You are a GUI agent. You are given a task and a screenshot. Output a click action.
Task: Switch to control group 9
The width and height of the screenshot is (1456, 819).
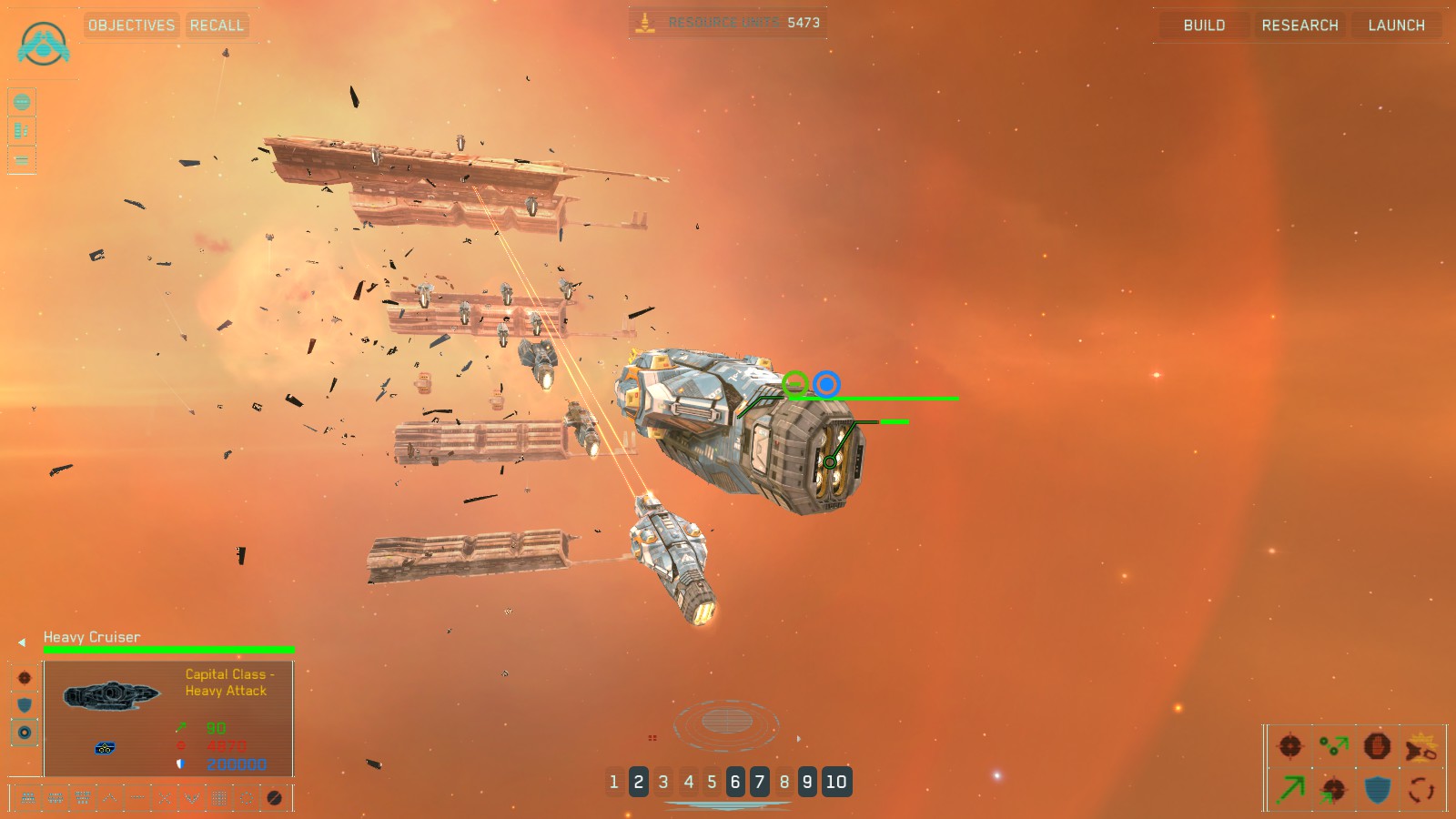807,782
